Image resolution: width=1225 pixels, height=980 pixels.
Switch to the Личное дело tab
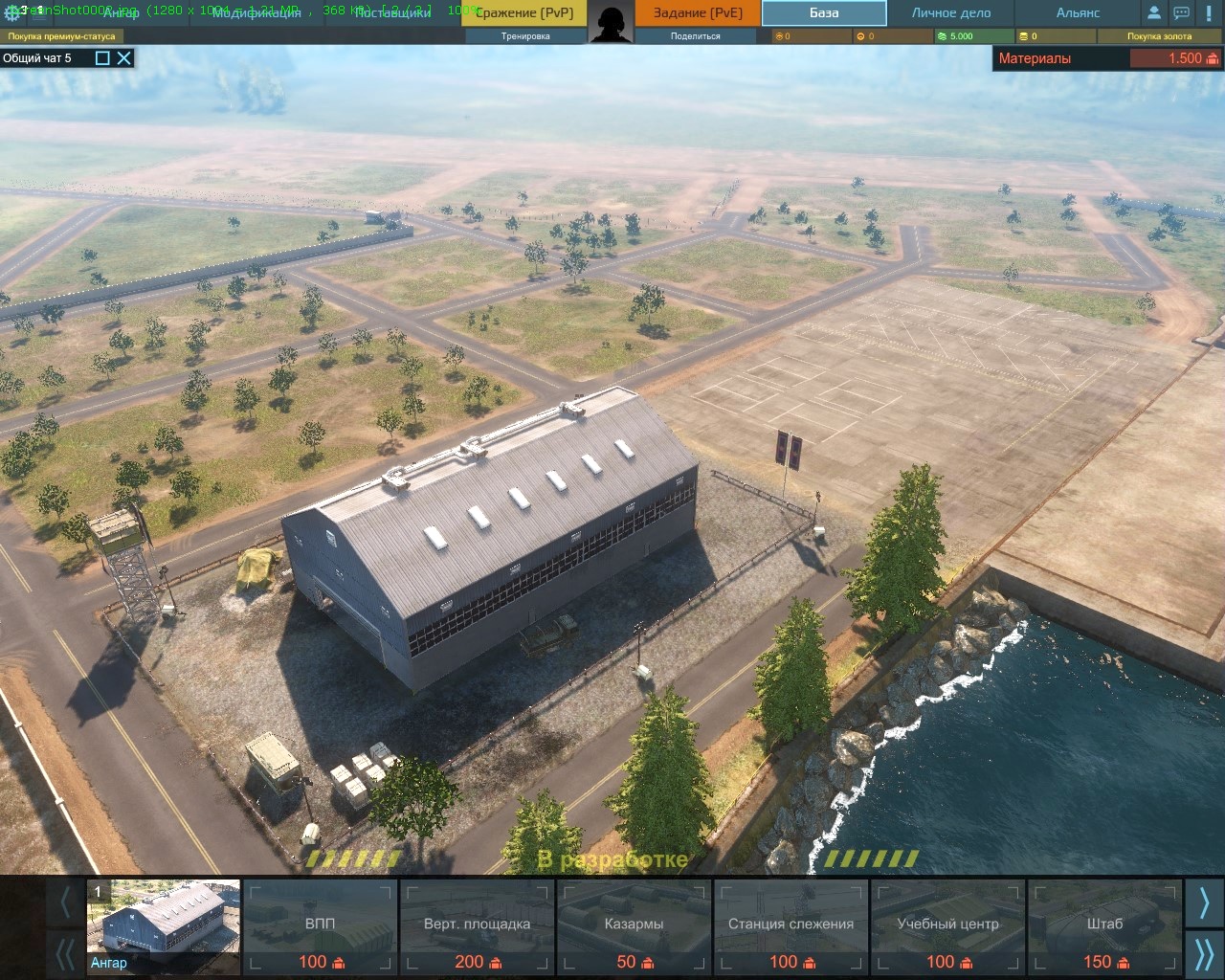tap(950, 13)
